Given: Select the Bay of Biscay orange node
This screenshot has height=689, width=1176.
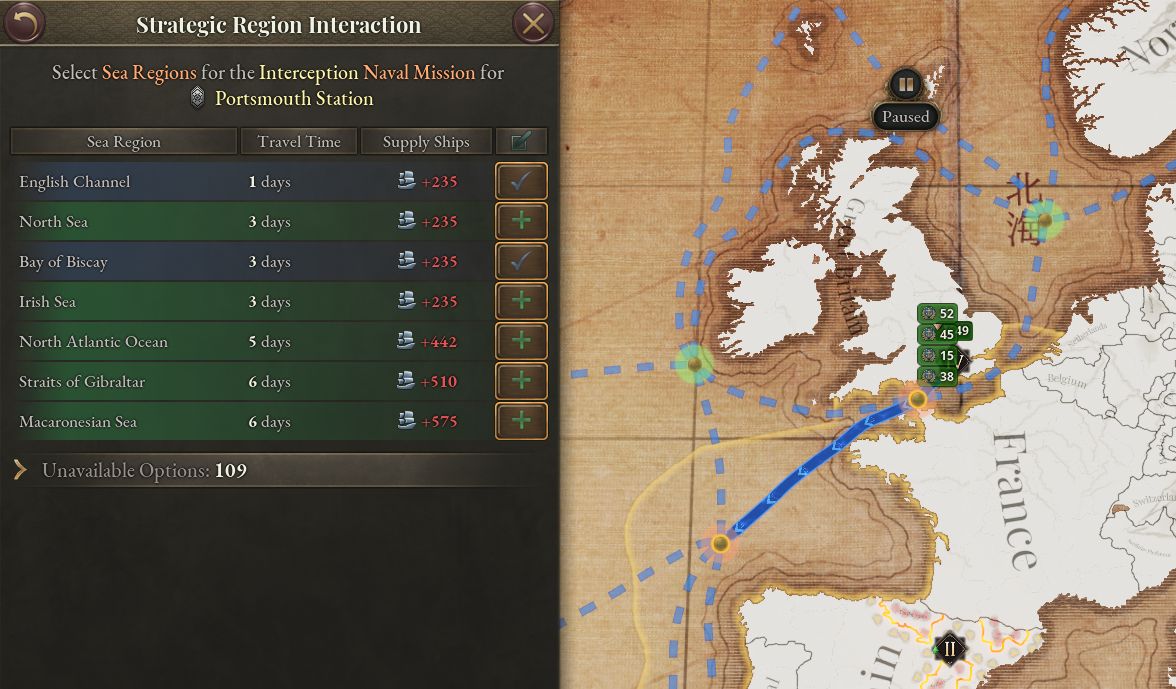Looking at the screenshot, I should pos(720,543).
